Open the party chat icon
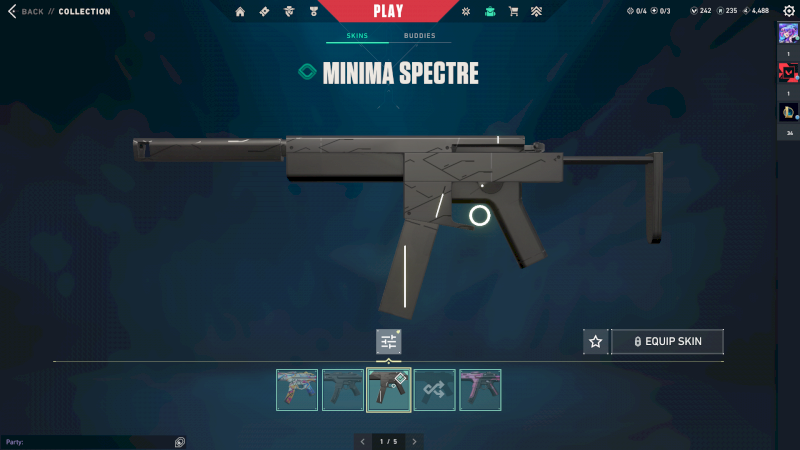The image size is (800, 450). (180, 441)
